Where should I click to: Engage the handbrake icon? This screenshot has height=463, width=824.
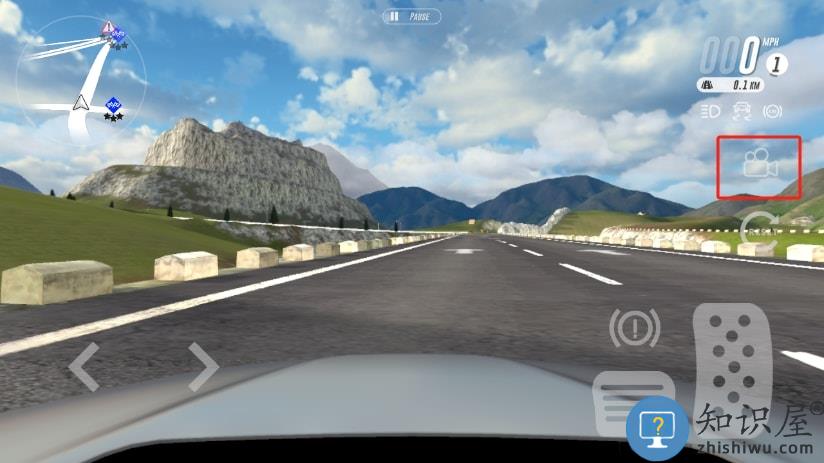pos(634,328)
